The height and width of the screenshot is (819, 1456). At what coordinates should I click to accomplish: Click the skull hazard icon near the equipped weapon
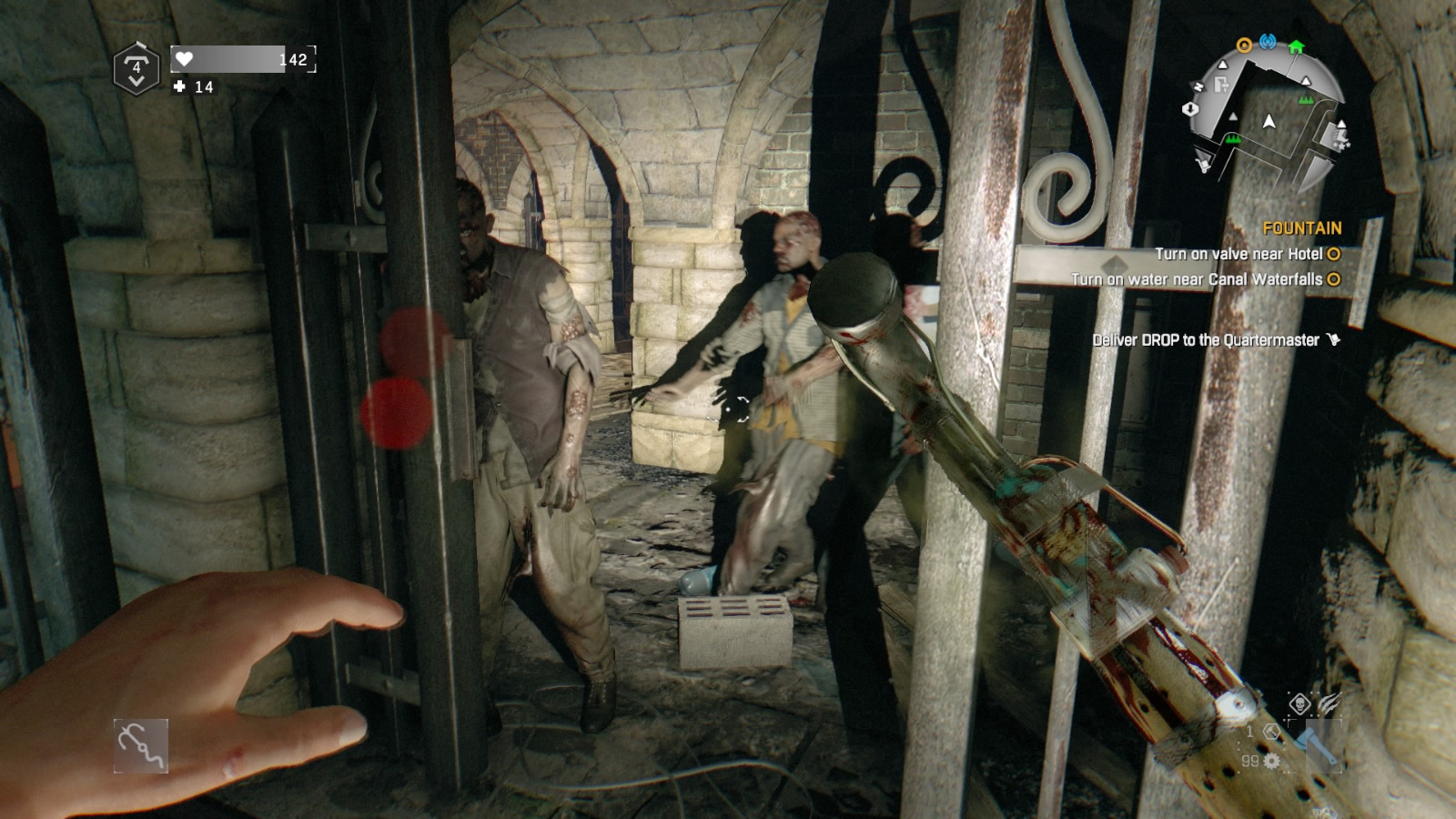1300,703
